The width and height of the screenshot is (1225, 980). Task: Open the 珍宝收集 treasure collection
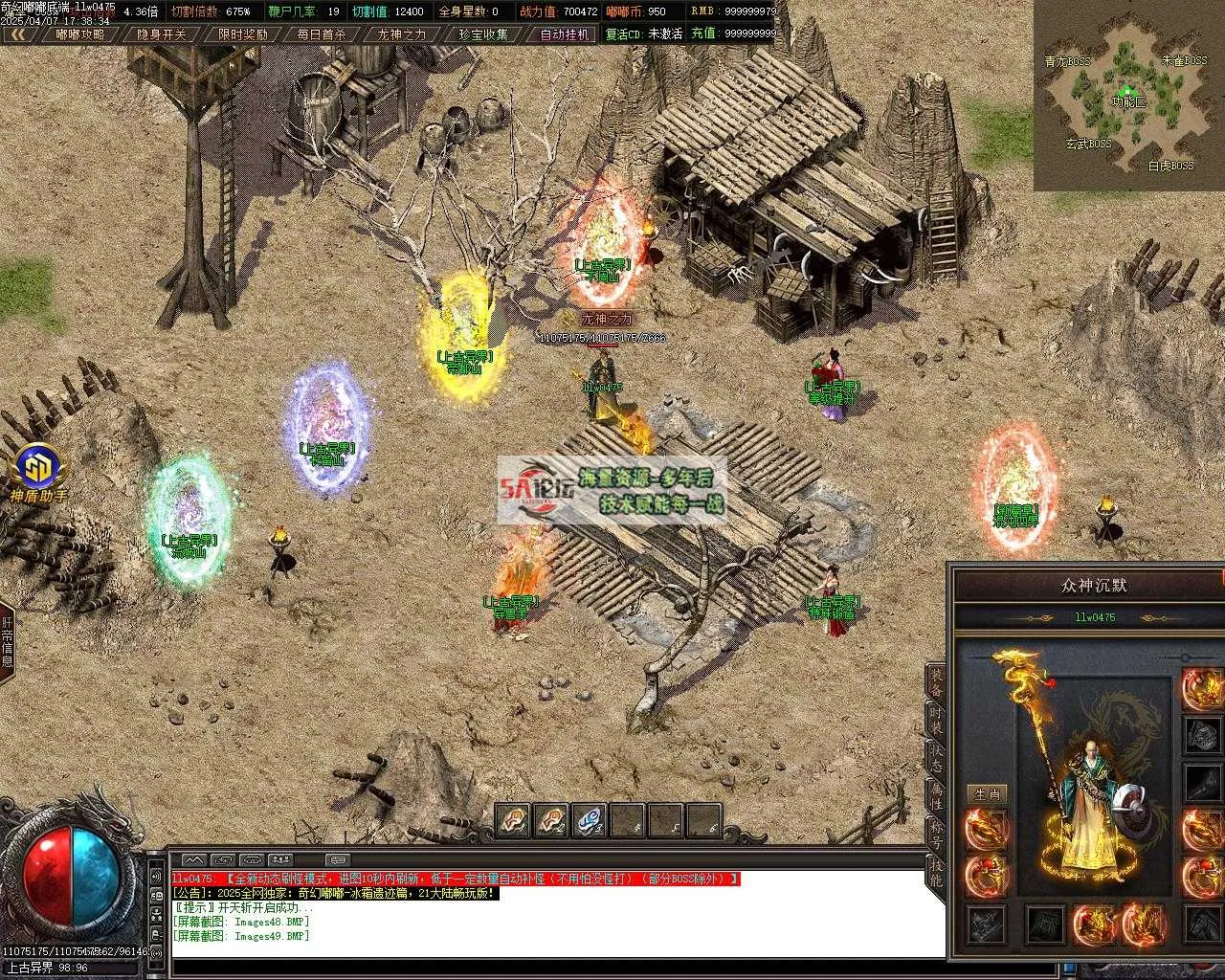click(482, 34)
